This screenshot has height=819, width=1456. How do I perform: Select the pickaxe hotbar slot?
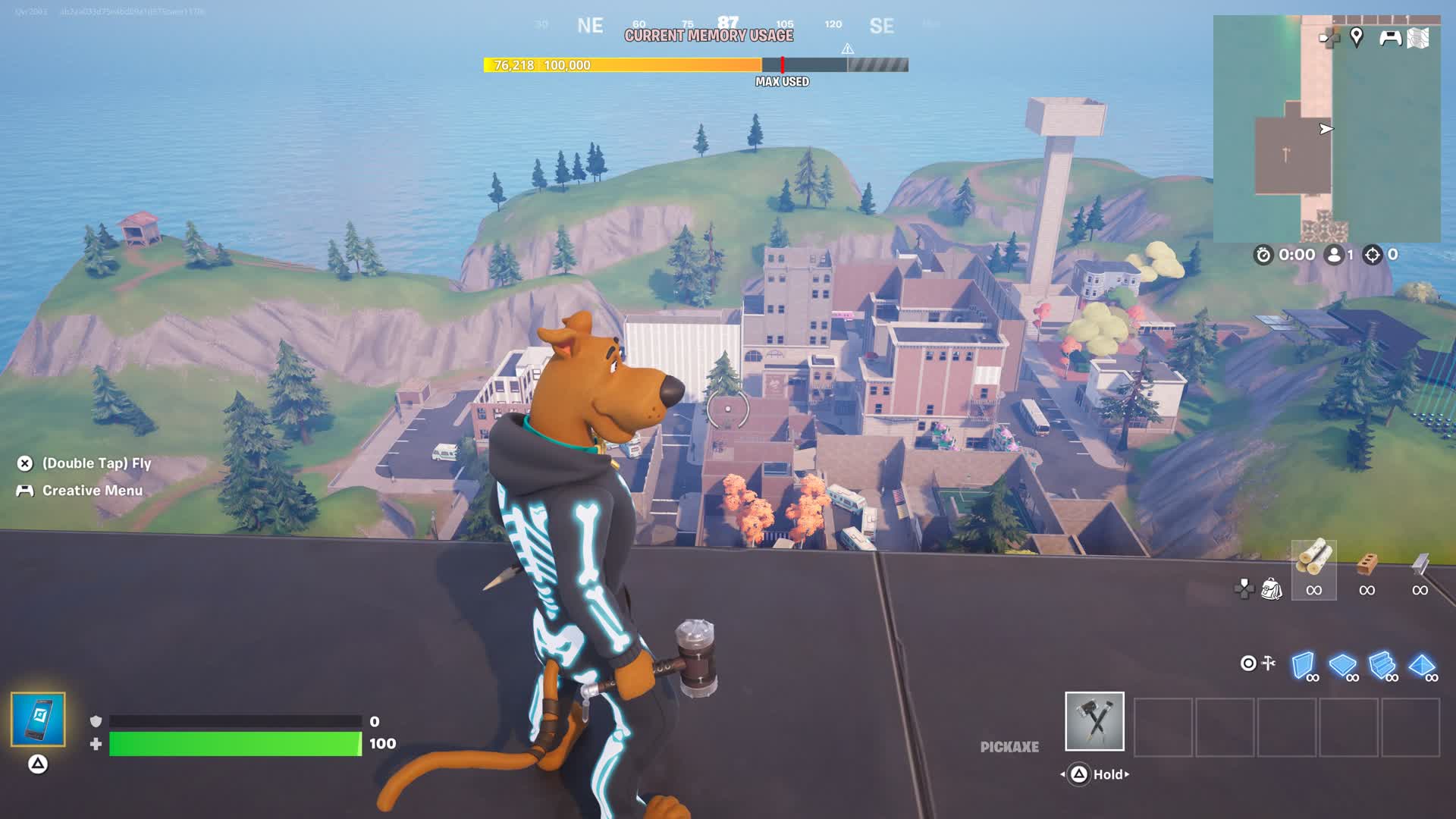1094,721
